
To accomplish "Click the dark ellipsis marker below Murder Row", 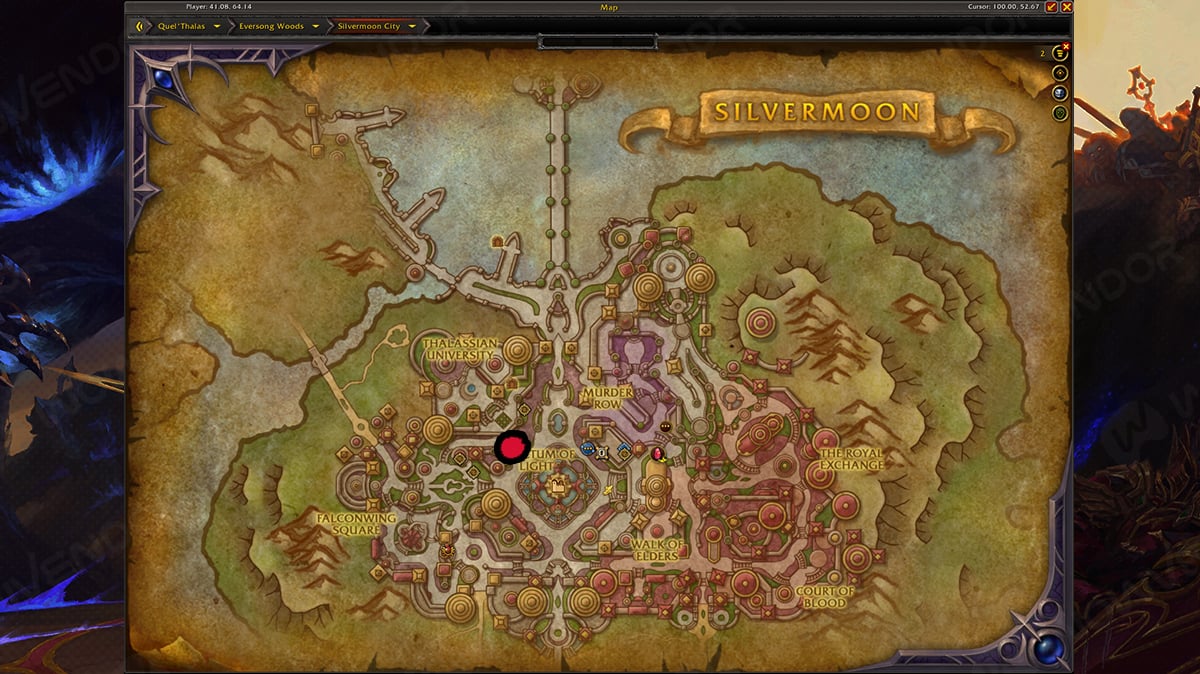I will coord(665,427).
